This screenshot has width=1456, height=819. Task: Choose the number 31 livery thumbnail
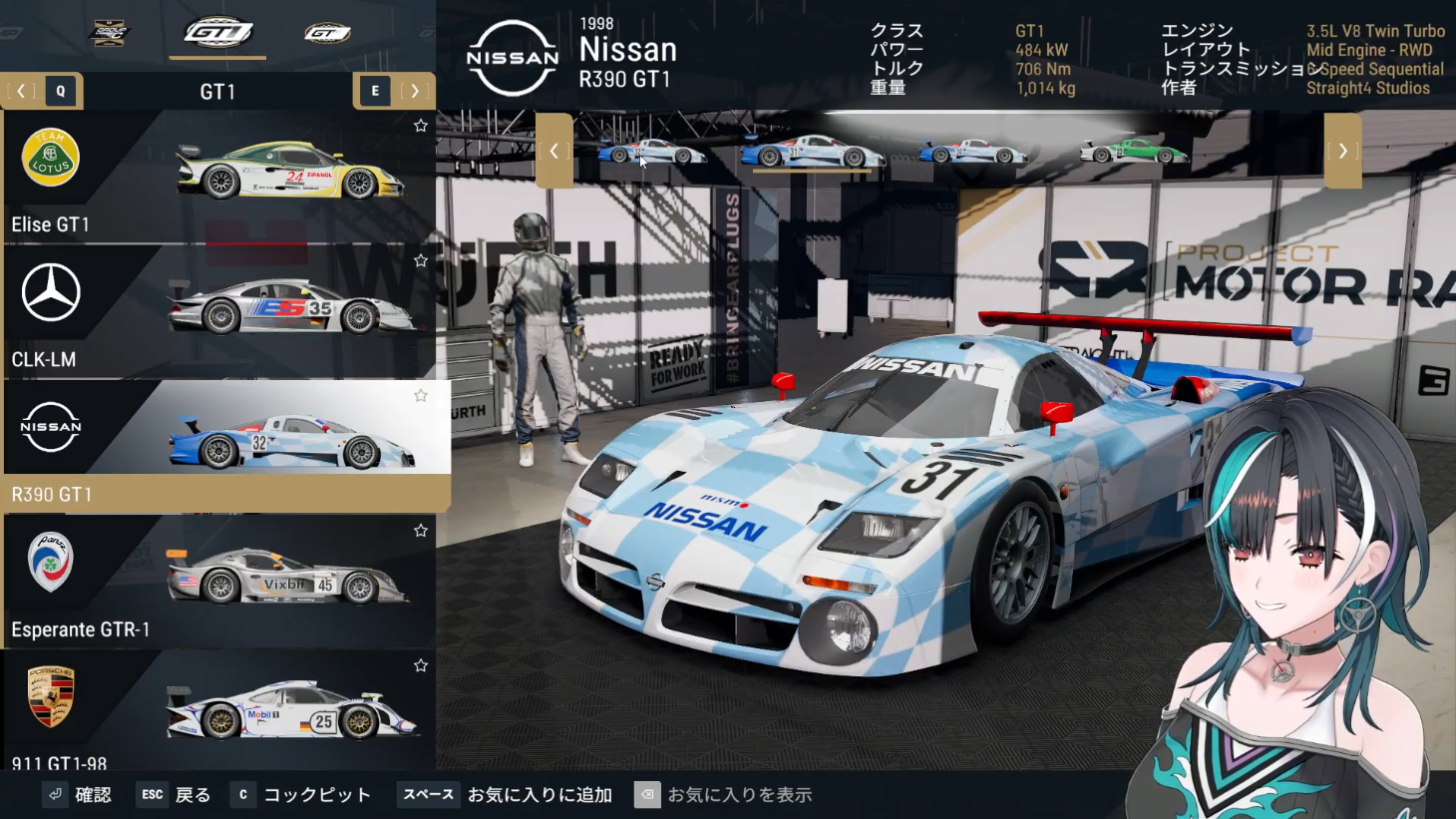coord(812,152)
